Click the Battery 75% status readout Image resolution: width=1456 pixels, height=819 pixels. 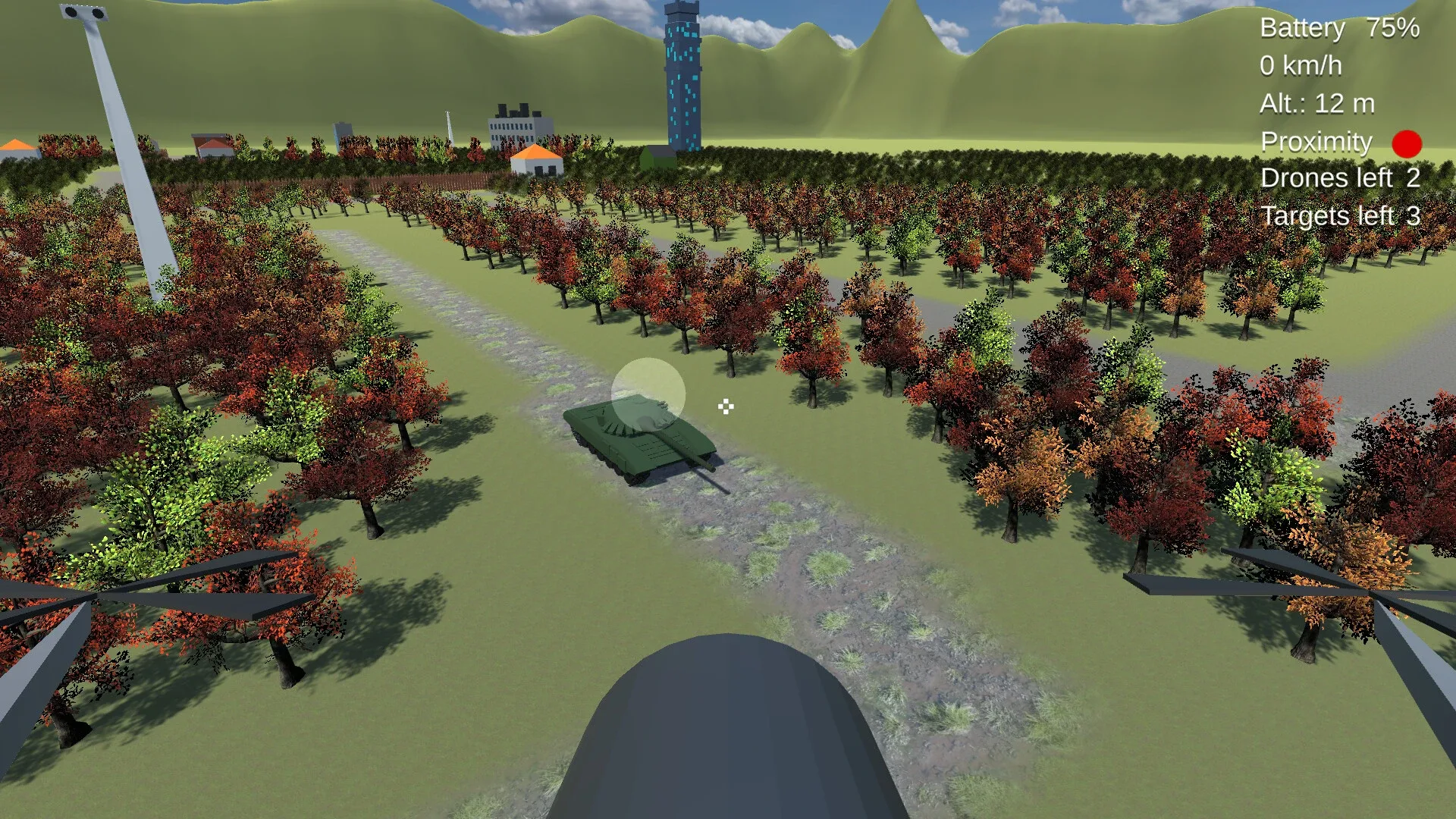point(1339,29)
